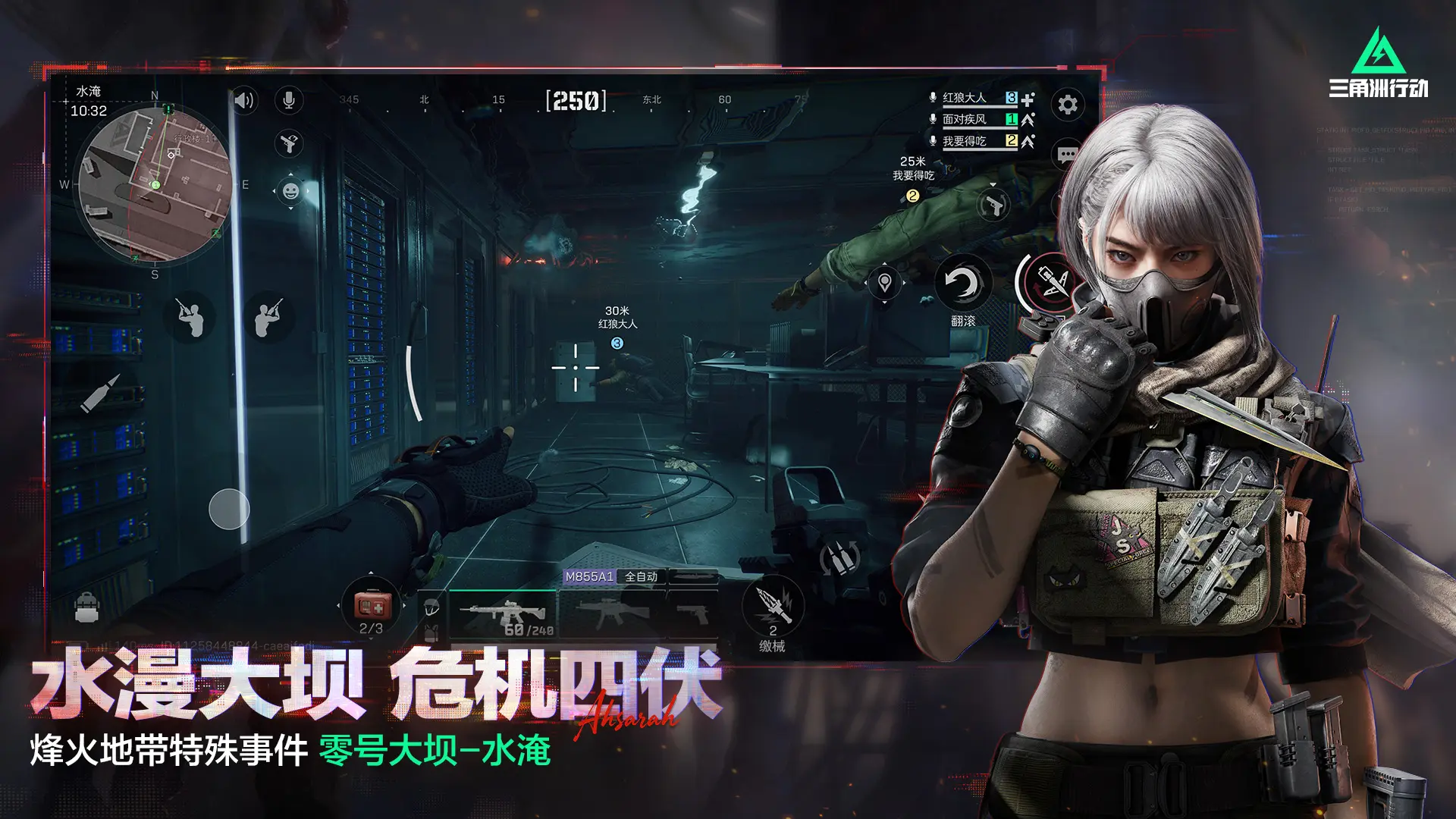Mute teammate 面对疾风's microphone
Screen dimensions: 1456x819
[931, 120]
